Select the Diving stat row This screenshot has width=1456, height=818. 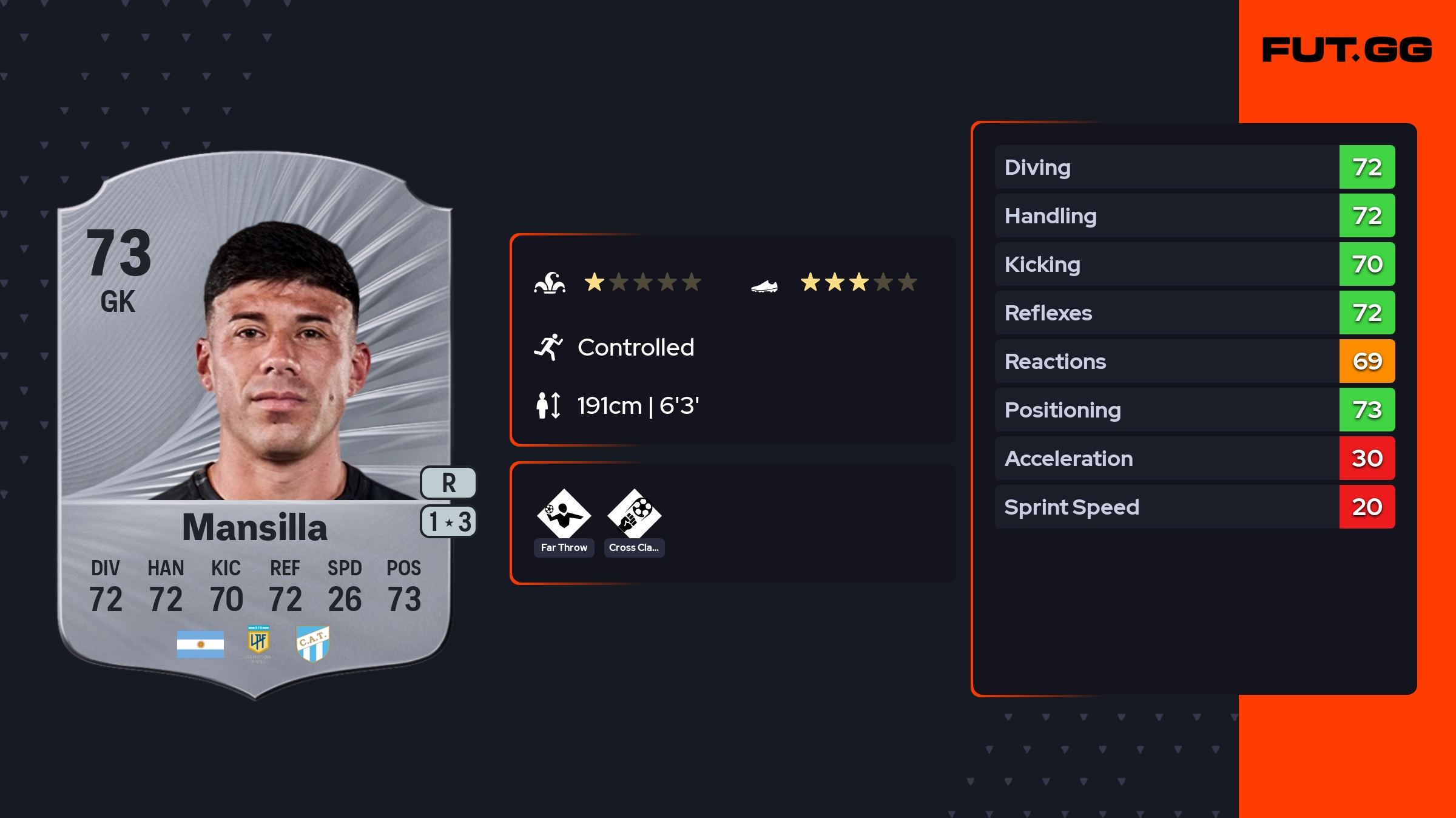pyautogui.click(x=1195, y=167)
